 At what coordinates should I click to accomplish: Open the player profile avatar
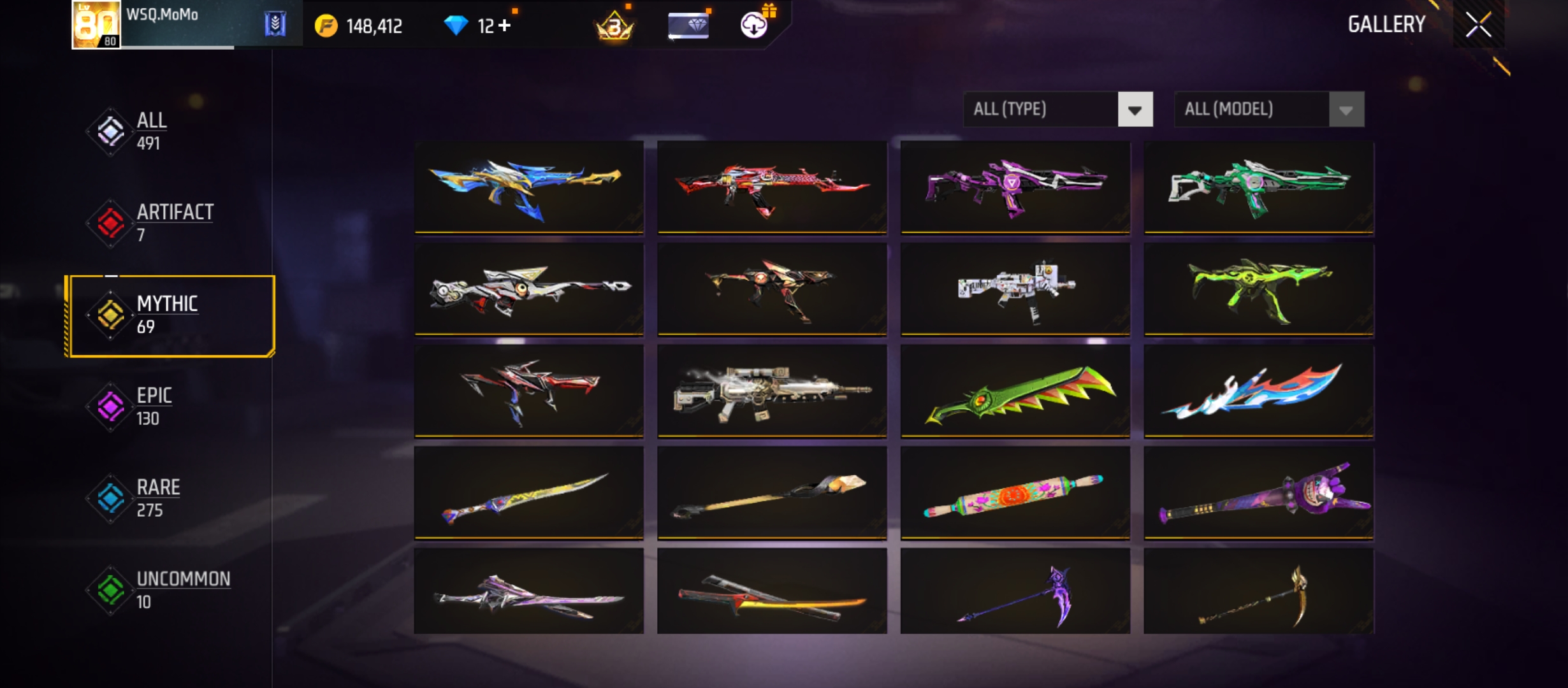click(x=96, y=25)
